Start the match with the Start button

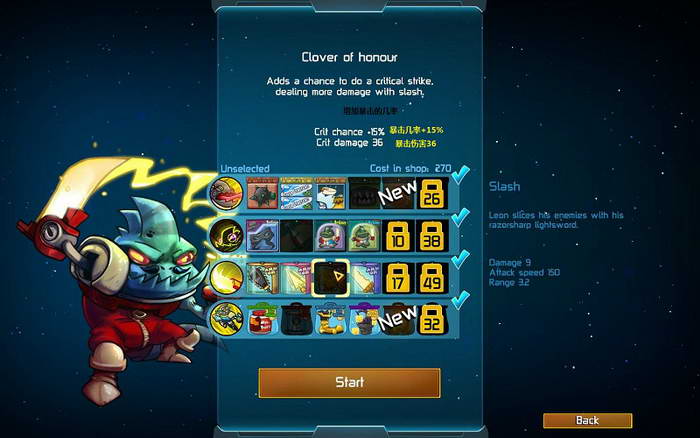(x=349, y=382)
